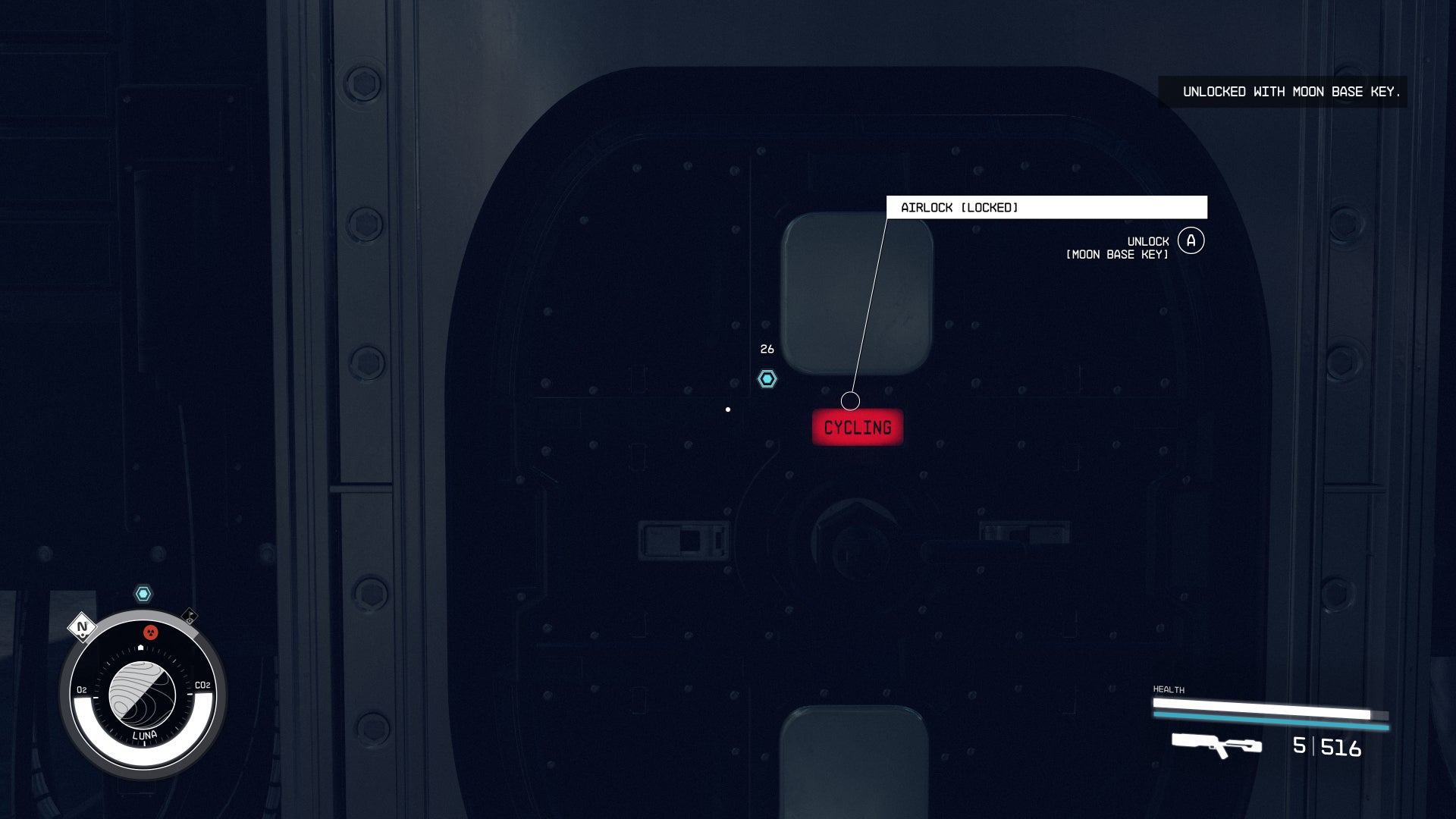Click the teal hexagonal objective marker above the compass

coord(143,592)
